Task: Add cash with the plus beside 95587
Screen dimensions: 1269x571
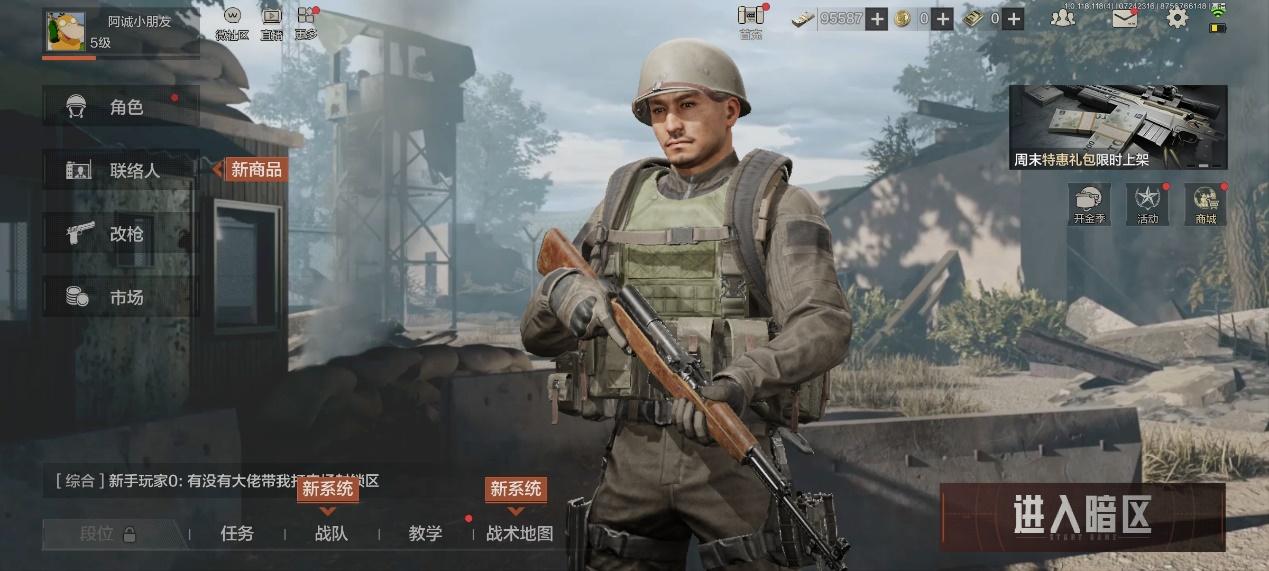Action: pyautogui.click(x=876, y=18)
